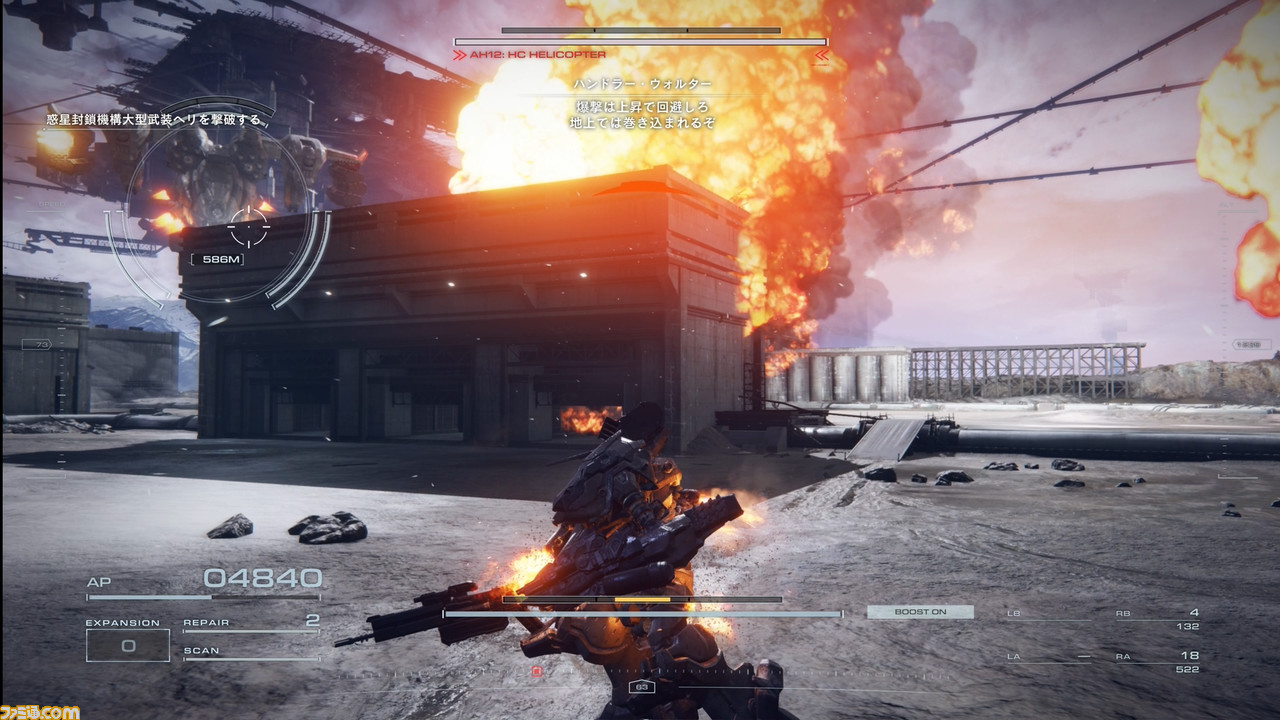1280x720 pixels.
Task: Select the EXPANSION slot box
Action: pyautogui.click(x=127, y=645)
